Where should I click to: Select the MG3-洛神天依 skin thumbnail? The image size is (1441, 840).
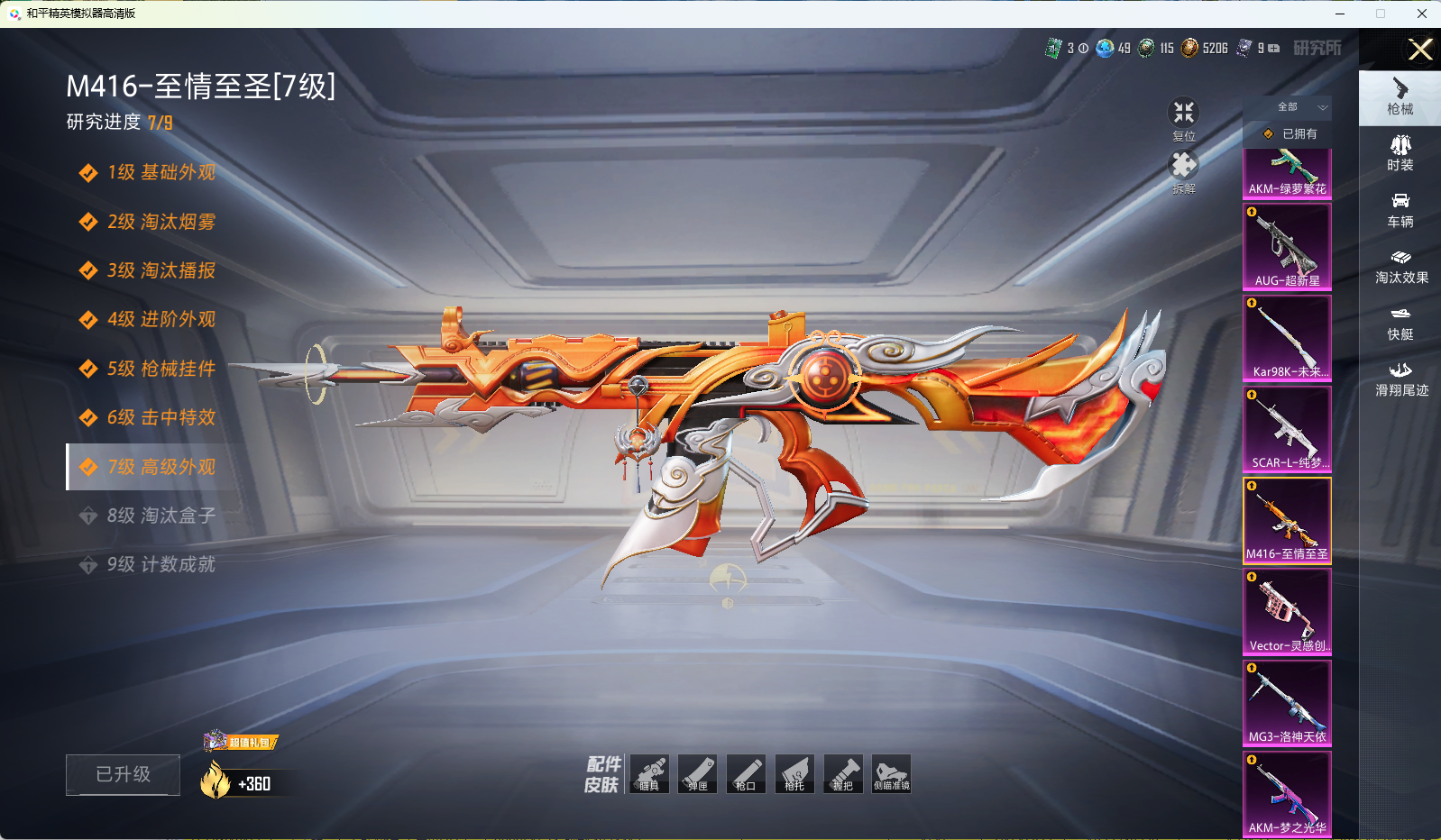click(x=1287, y=702)
